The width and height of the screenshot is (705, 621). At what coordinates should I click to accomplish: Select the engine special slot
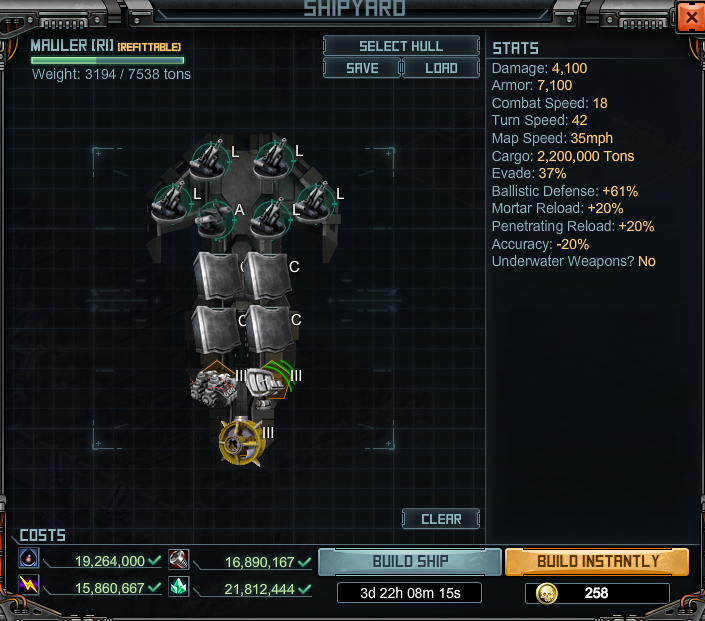tap(213, 385)
